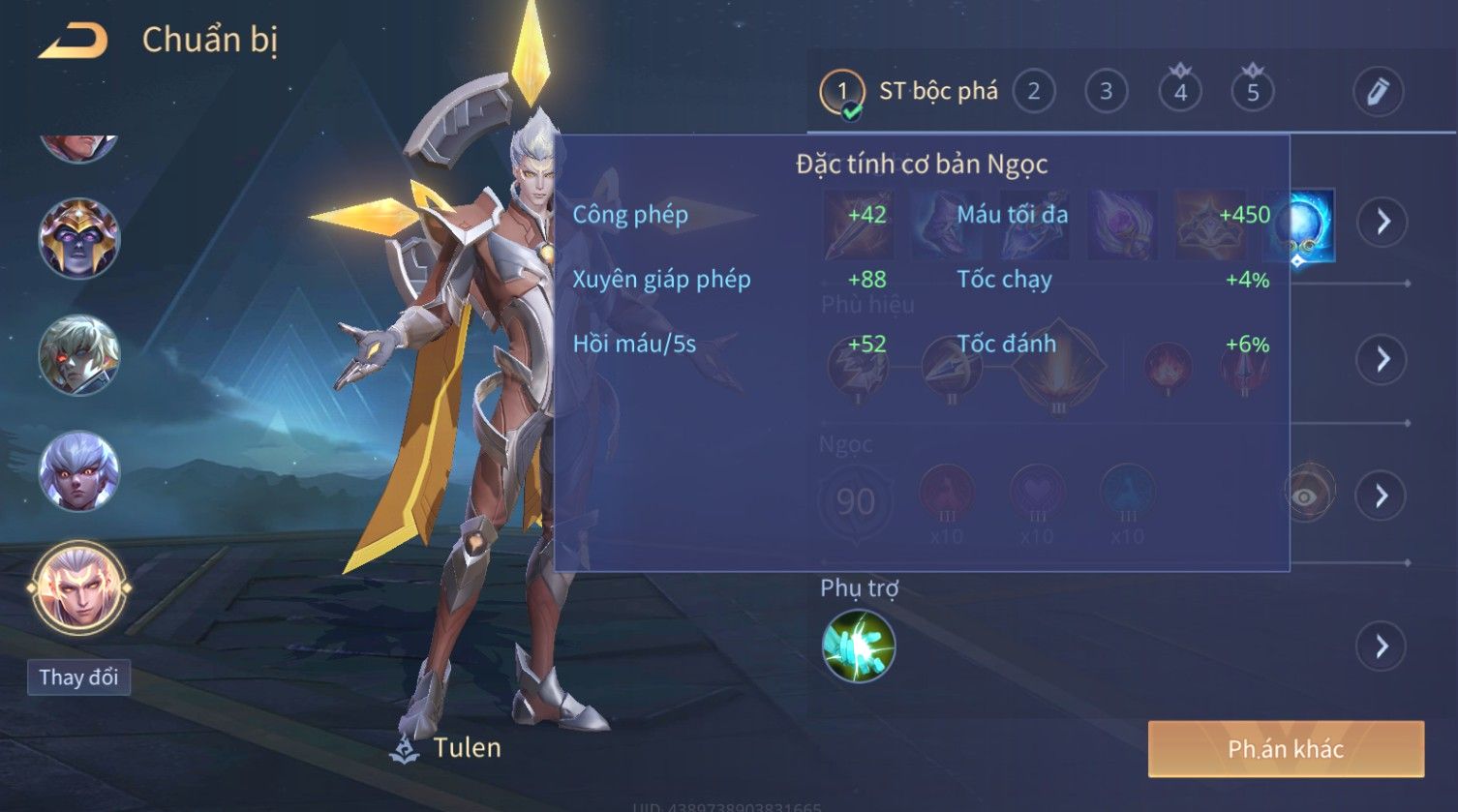Choose loadout preset 4

[x=1179, y=92]
